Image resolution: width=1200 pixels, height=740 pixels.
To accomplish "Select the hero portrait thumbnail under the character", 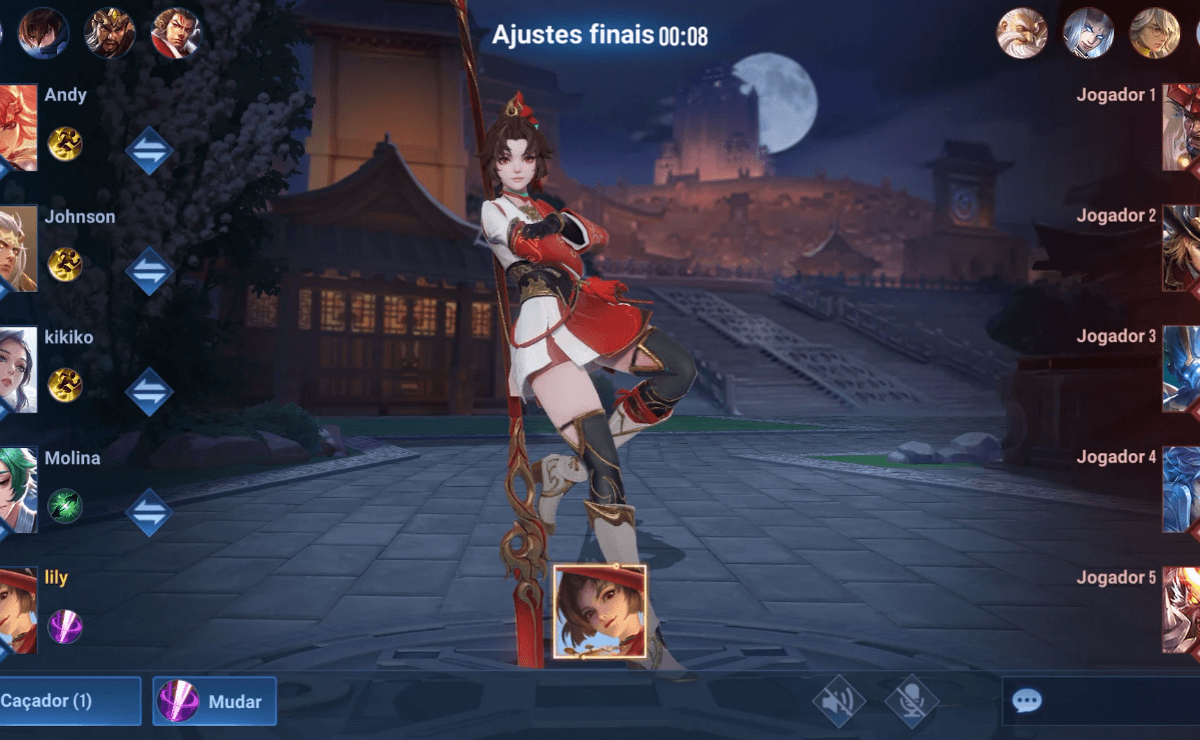I will pos(599,611).
